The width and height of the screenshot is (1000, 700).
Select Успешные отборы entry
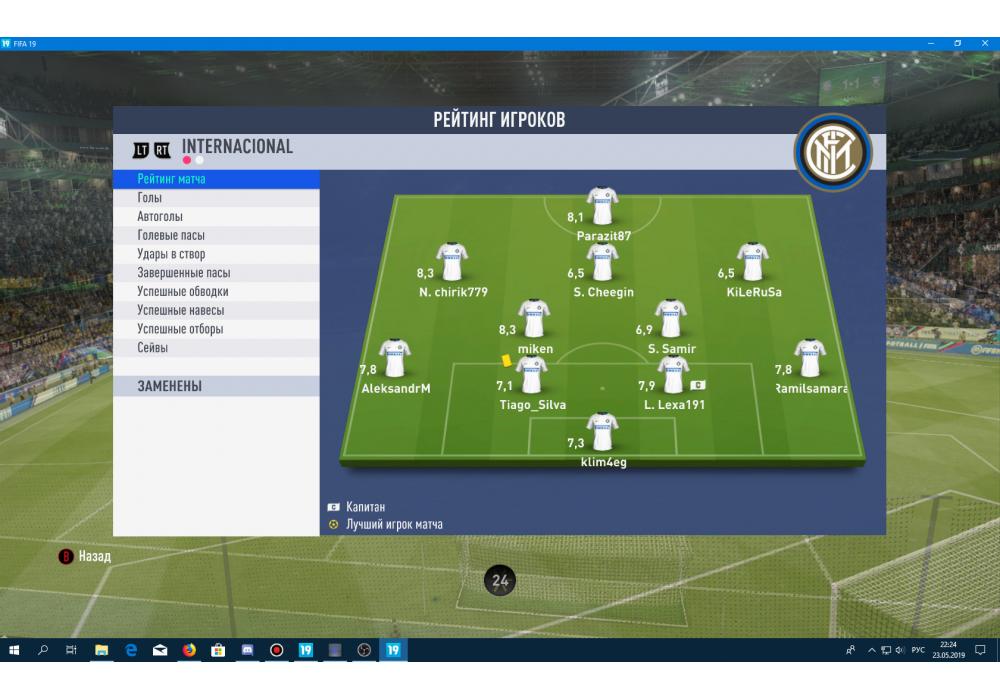tap(216, 329)
